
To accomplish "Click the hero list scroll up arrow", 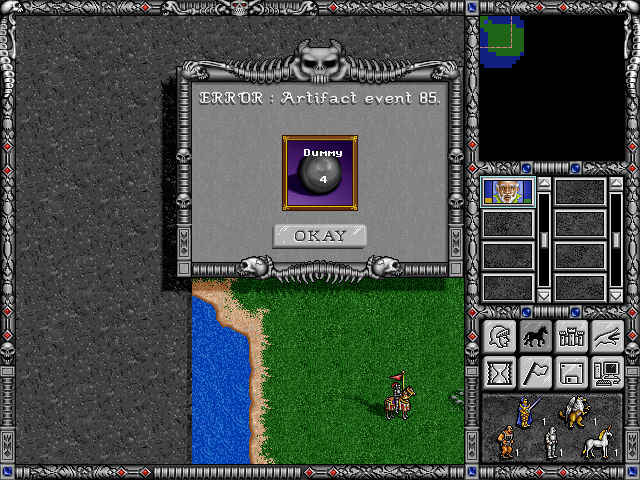I will click(x=543, y=183).
